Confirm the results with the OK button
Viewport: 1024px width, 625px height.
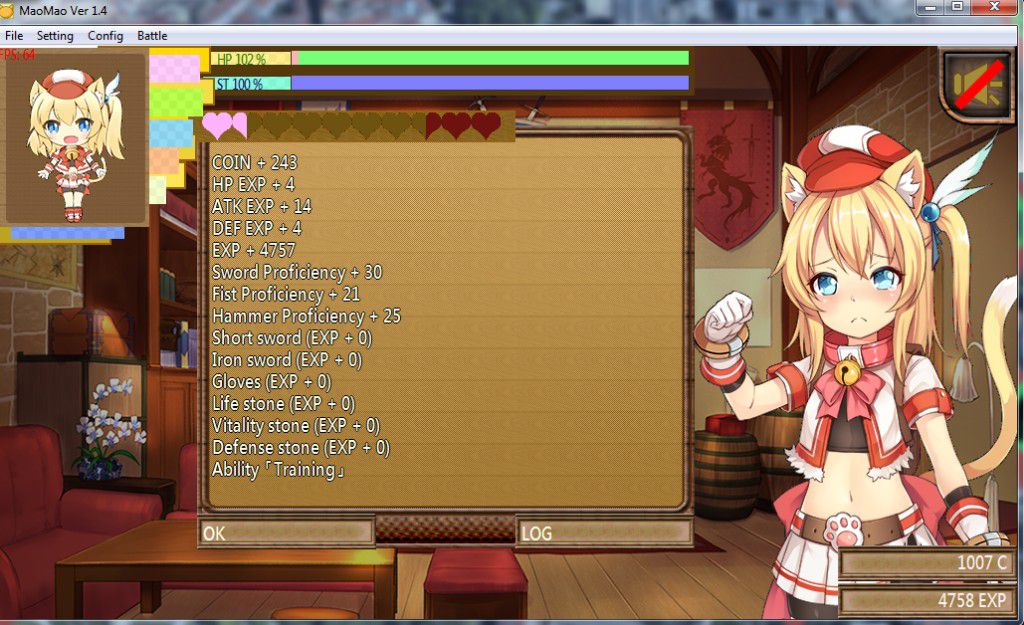pyautogui.click(x=286, y=533)
